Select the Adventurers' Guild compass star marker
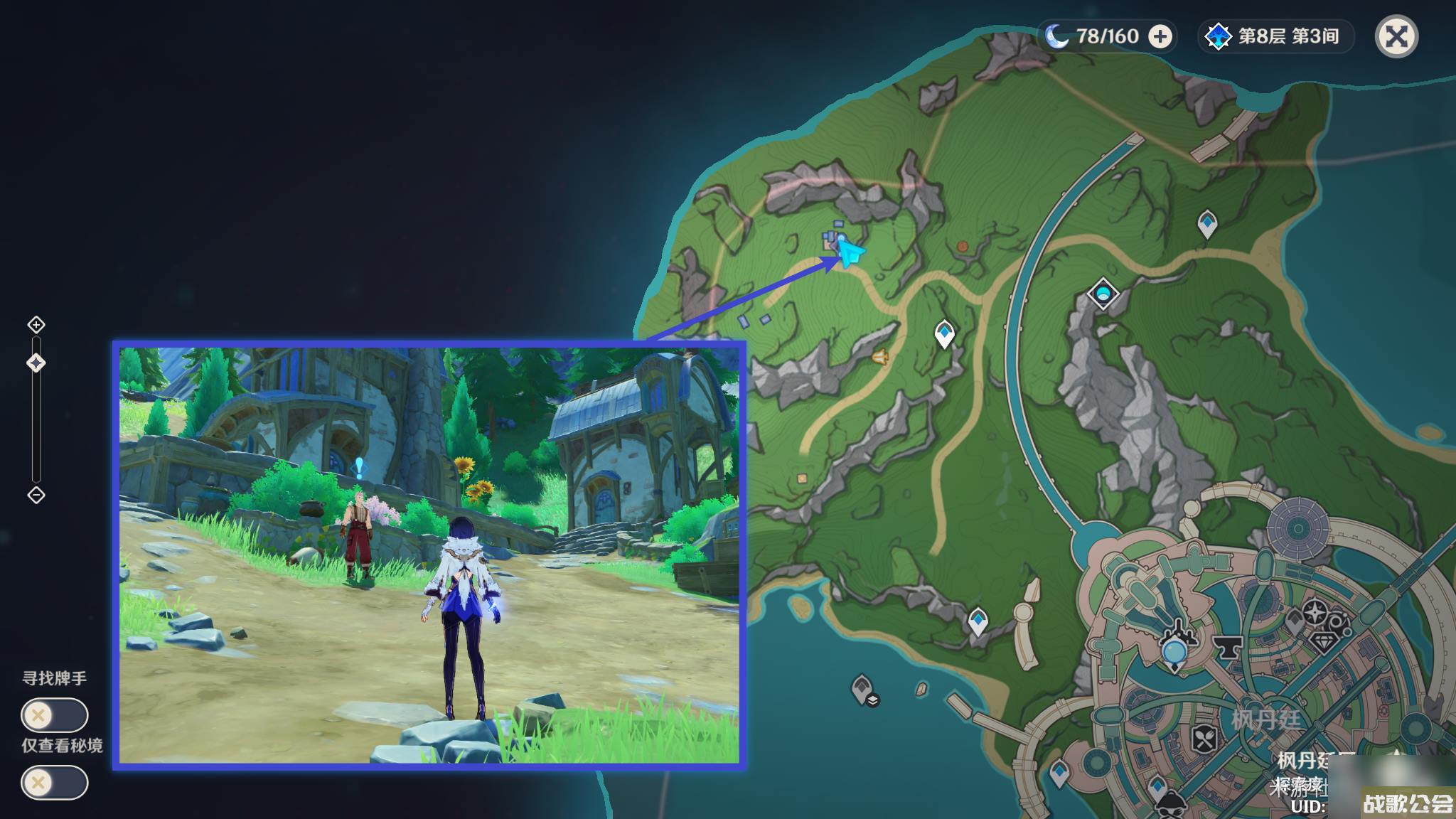This screenshot has height=819, width=1456. (x=1315, y=611)
